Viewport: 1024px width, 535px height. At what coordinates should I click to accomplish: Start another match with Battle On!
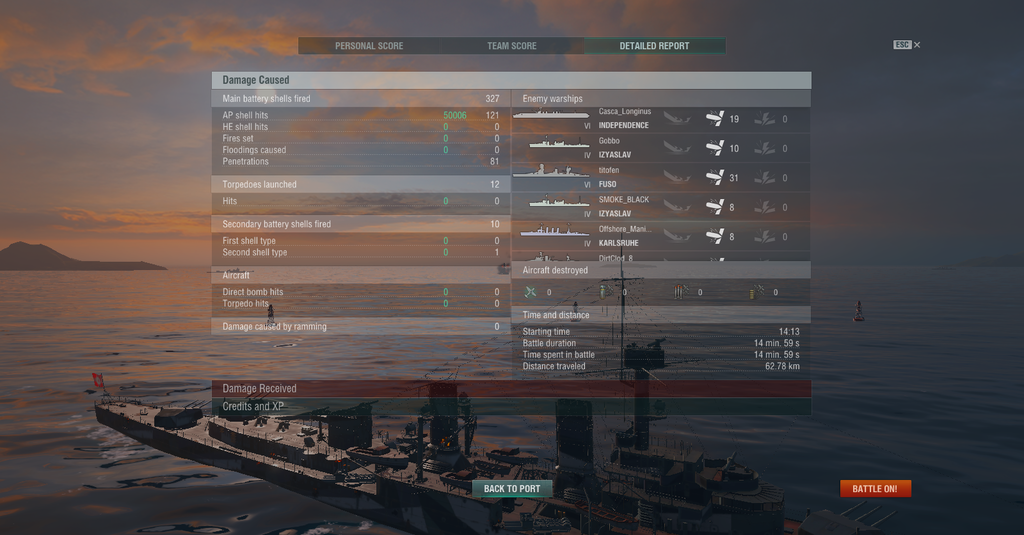tap(875, 489)
